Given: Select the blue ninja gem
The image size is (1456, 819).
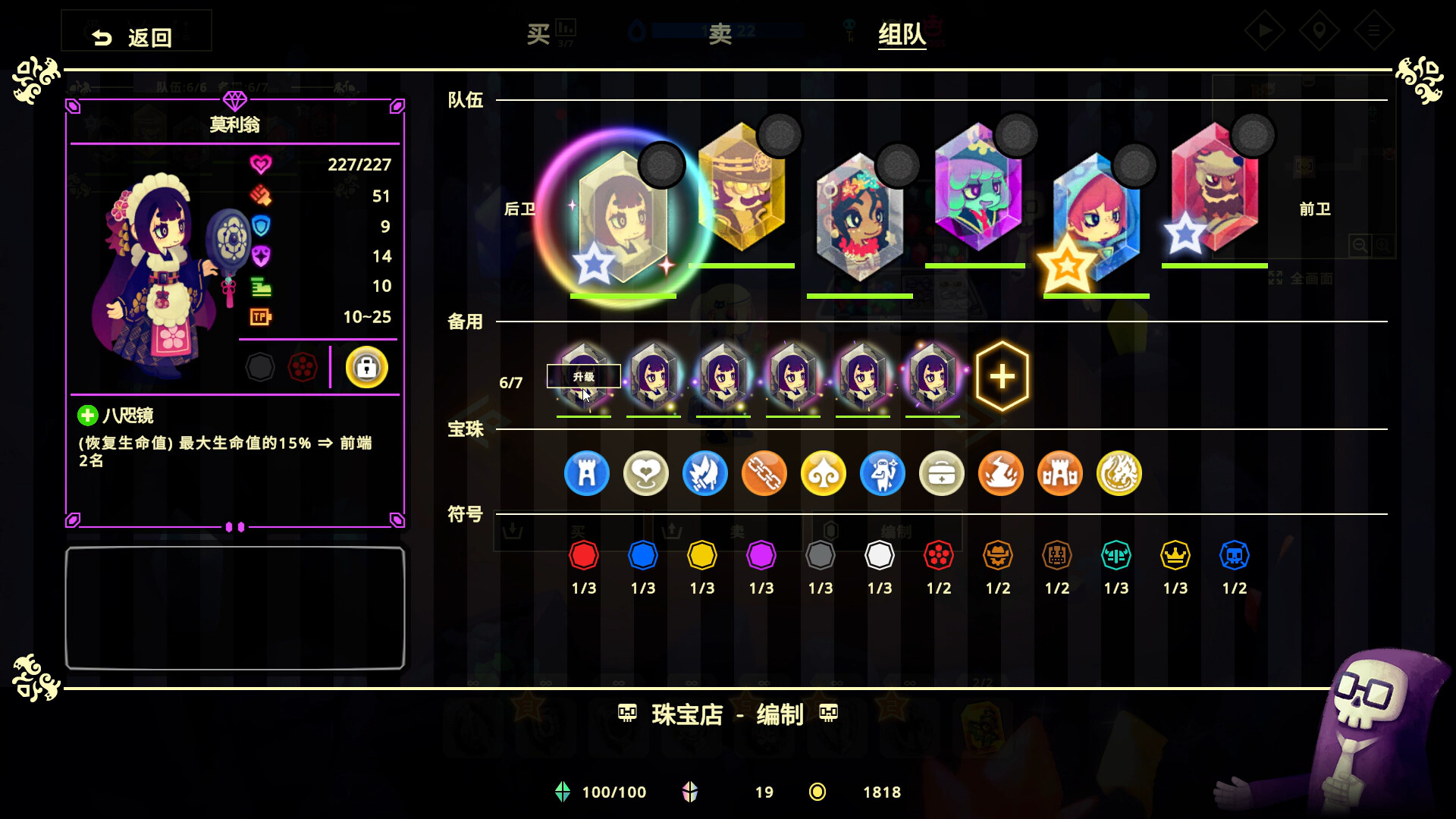Looking at the screenshot, I should click(883, 473).
